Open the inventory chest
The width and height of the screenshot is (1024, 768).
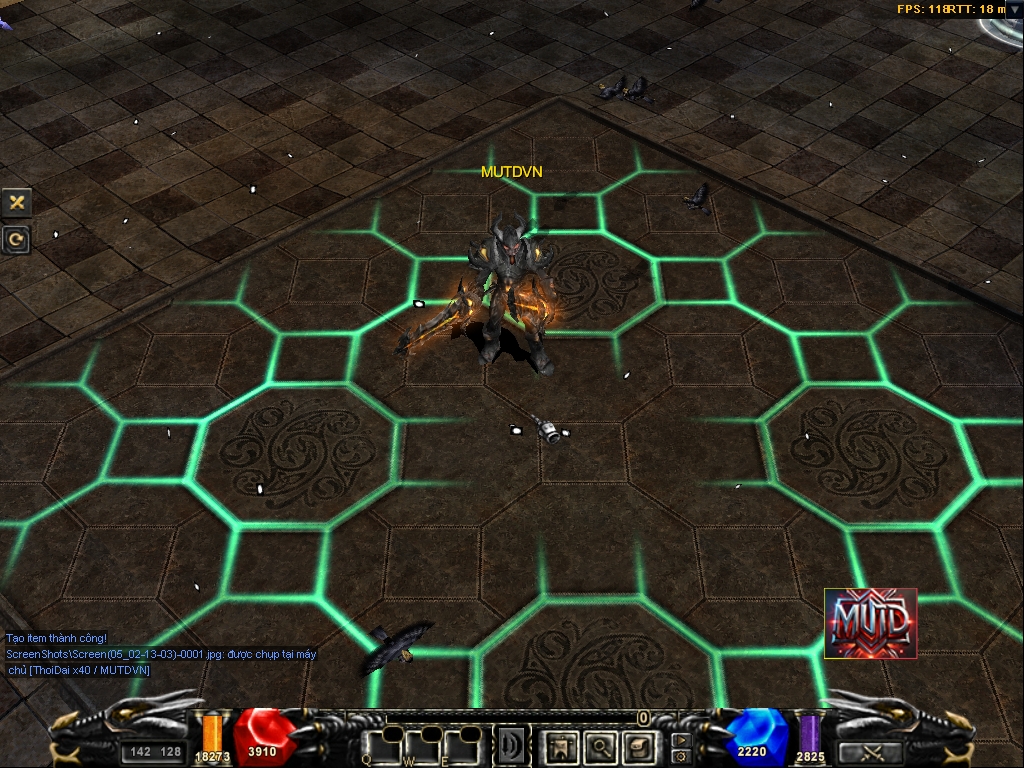(638, 746)
